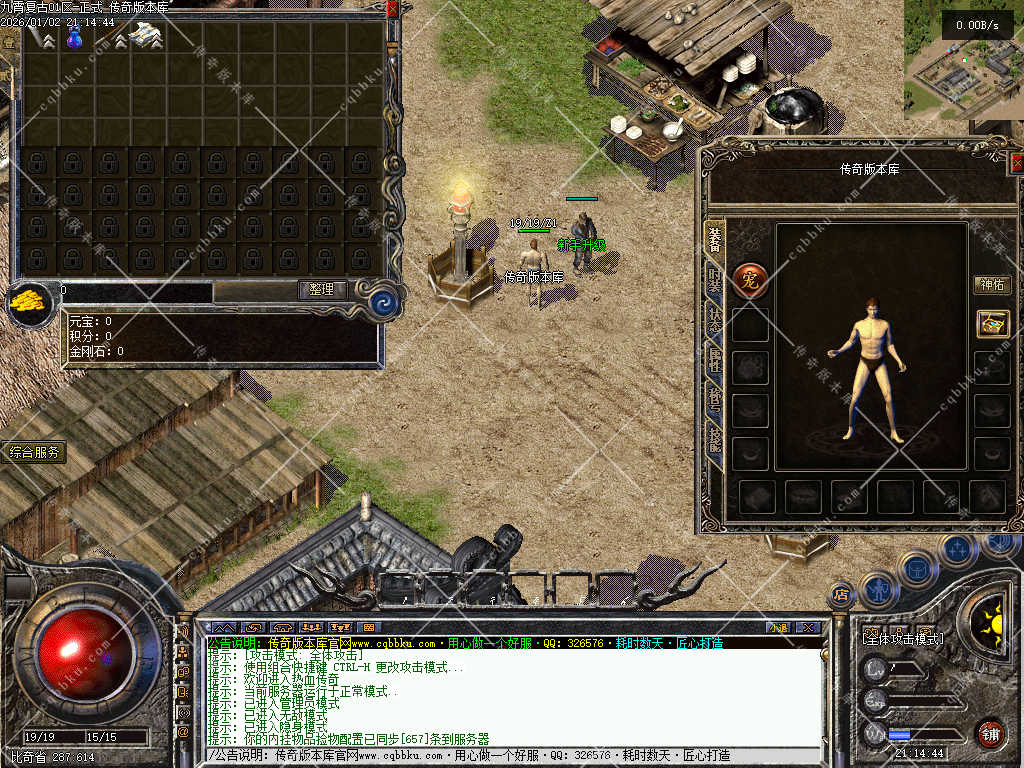The height and width of the screenshot is (768, 1024).
Task: Open the 神佑 blessing button
Action: pyautogui.click(x=992, y=285)
